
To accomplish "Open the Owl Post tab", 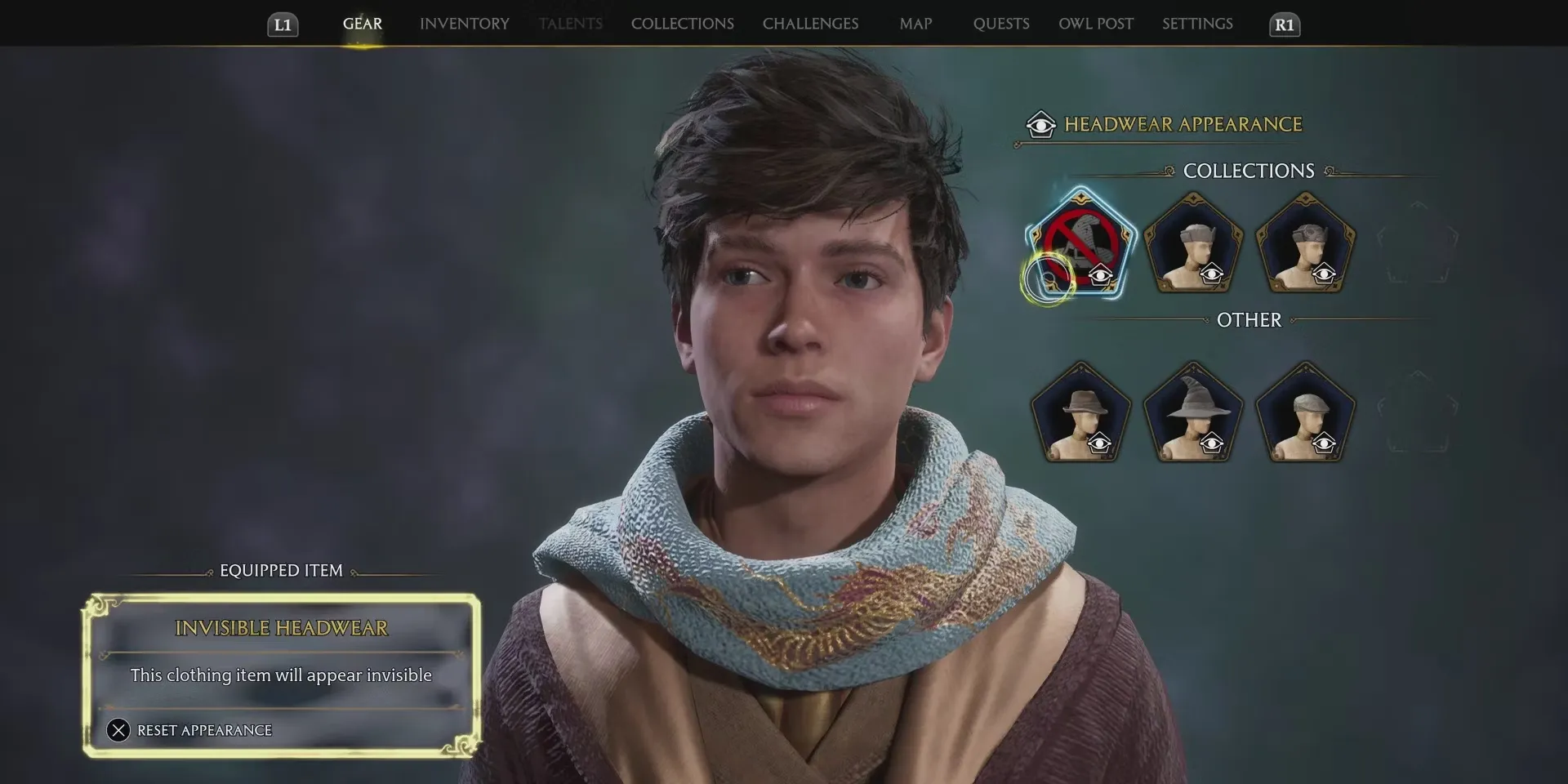I will 1096,24.
